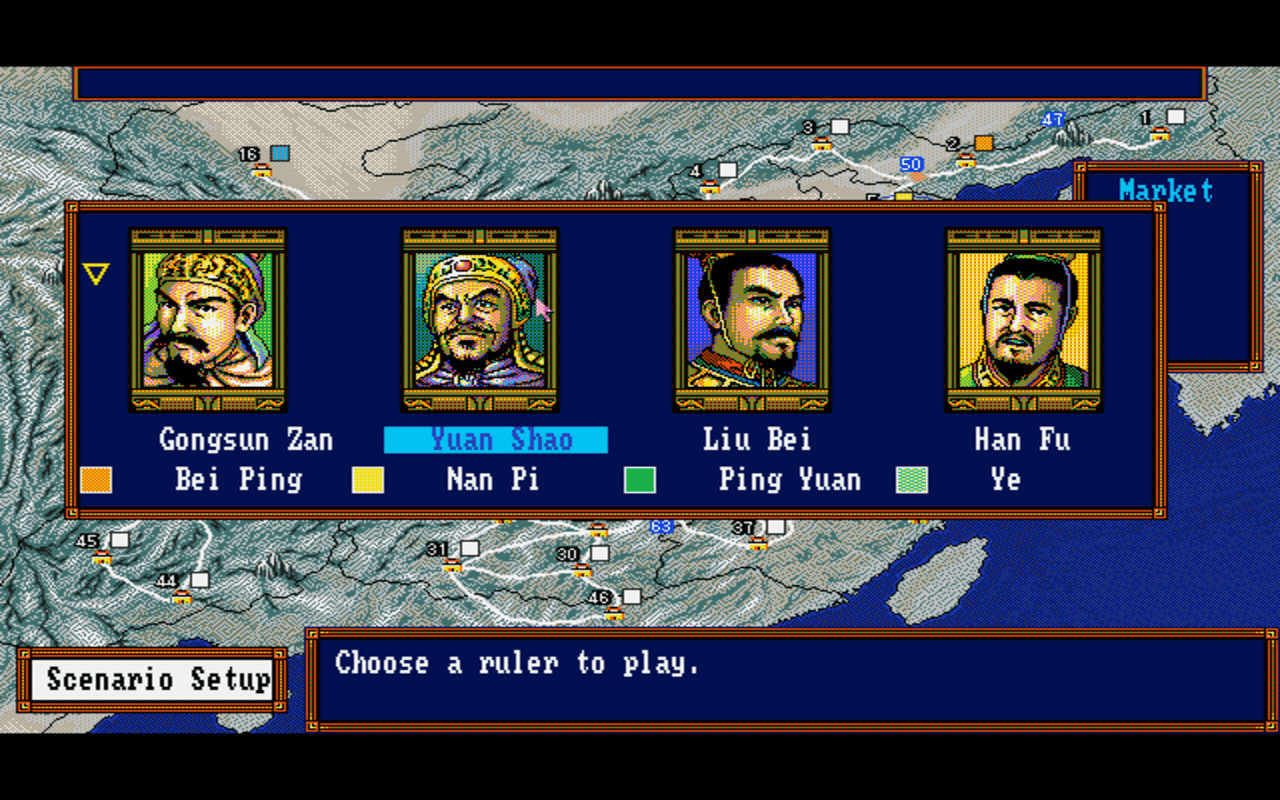Screen dimensions: 1280x800
Task: Click the castle icon near territory 45
Action: pyautogui.click(x=101, y=557)
